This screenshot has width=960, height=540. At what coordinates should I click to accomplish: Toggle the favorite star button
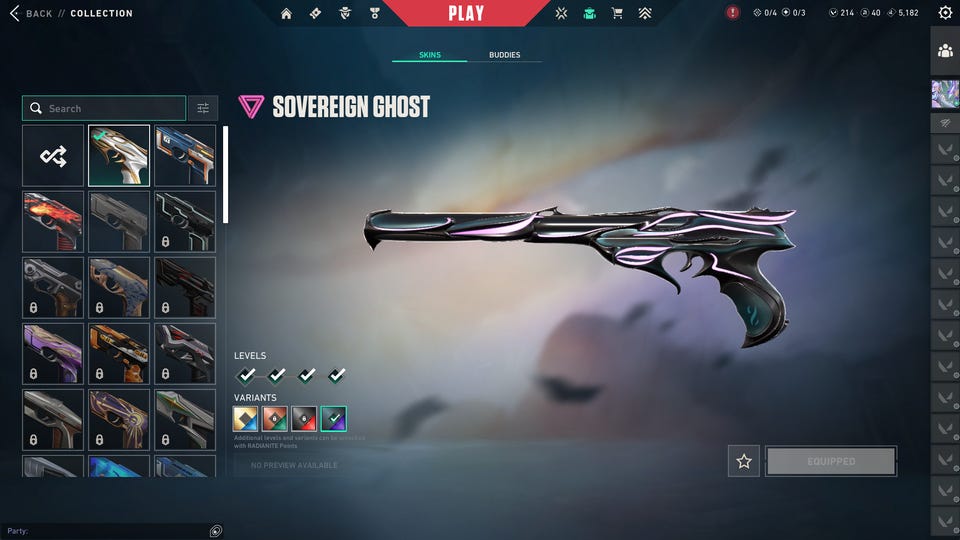[x=743, y=461]
